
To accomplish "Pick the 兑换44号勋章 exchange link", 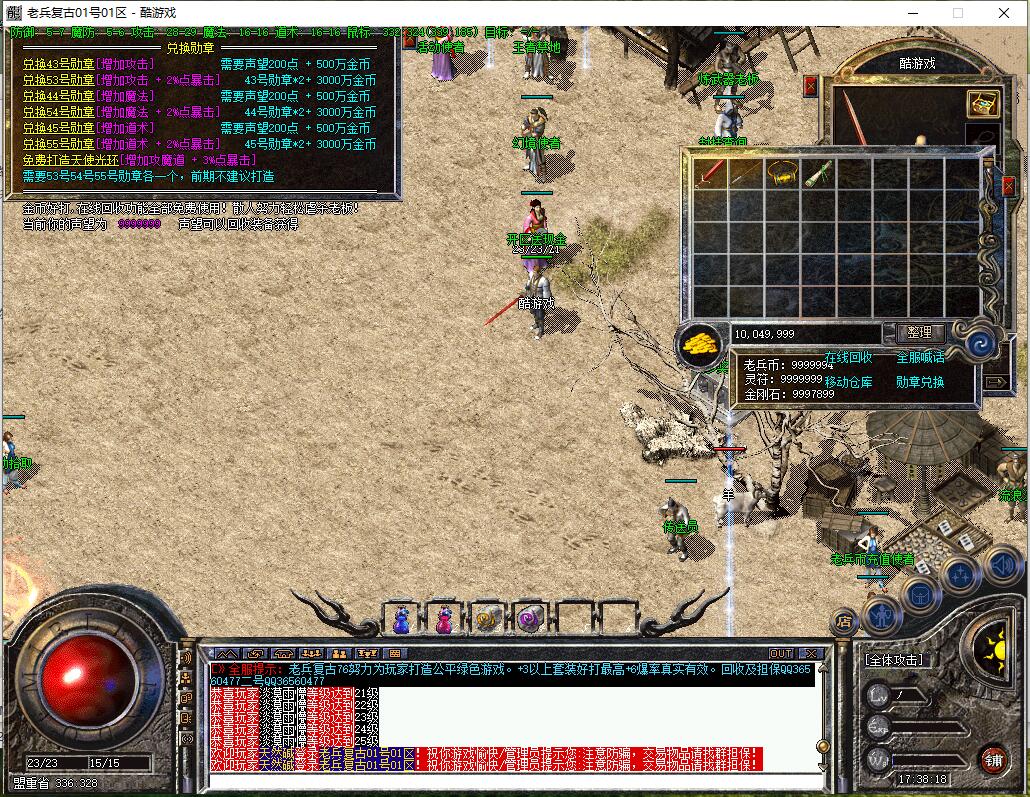I will 58,96.
